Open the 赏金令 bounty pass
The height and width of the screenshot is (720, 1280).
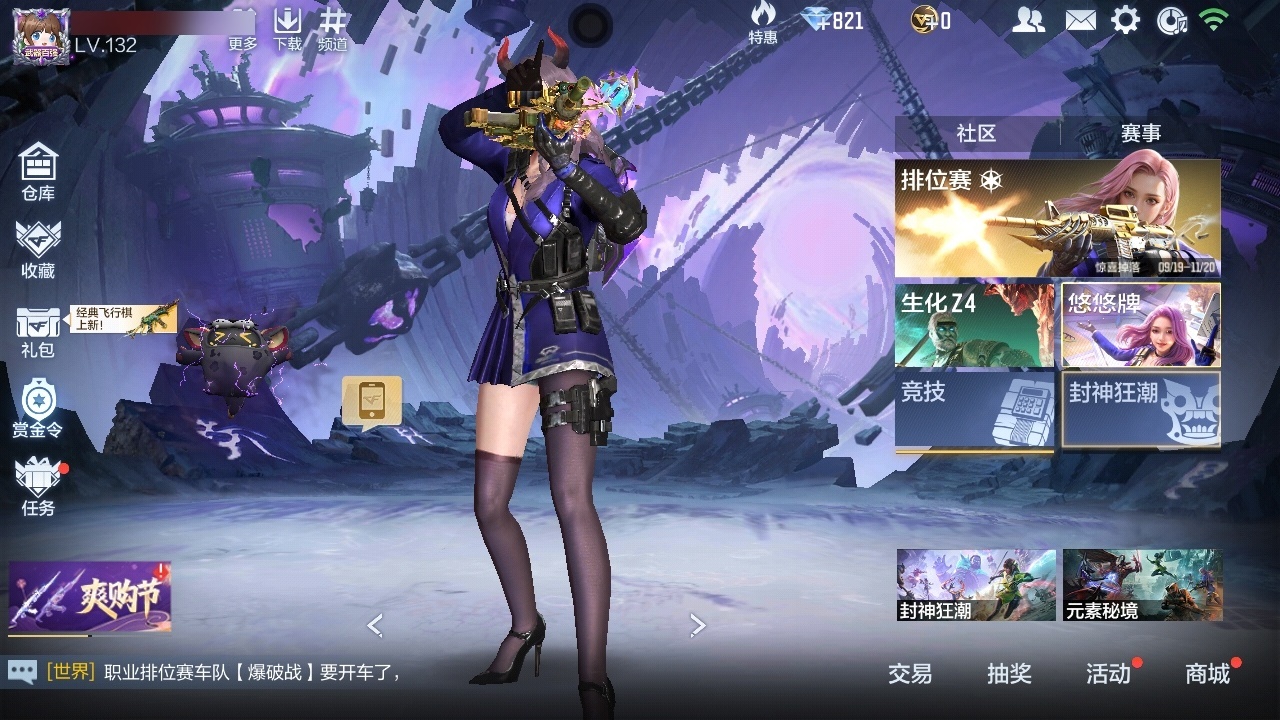pyautogui.click(x=38, y=408)
